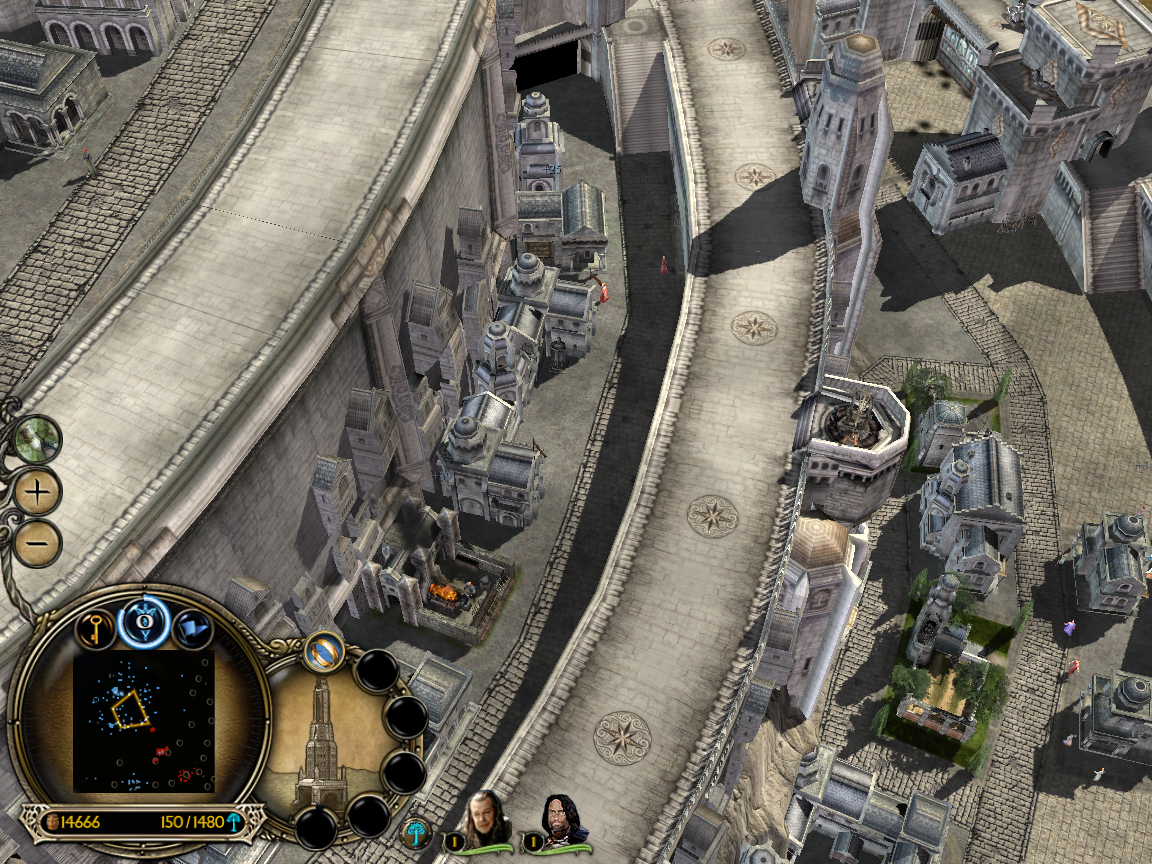Open the glowing blue power points button

point(143,624)
